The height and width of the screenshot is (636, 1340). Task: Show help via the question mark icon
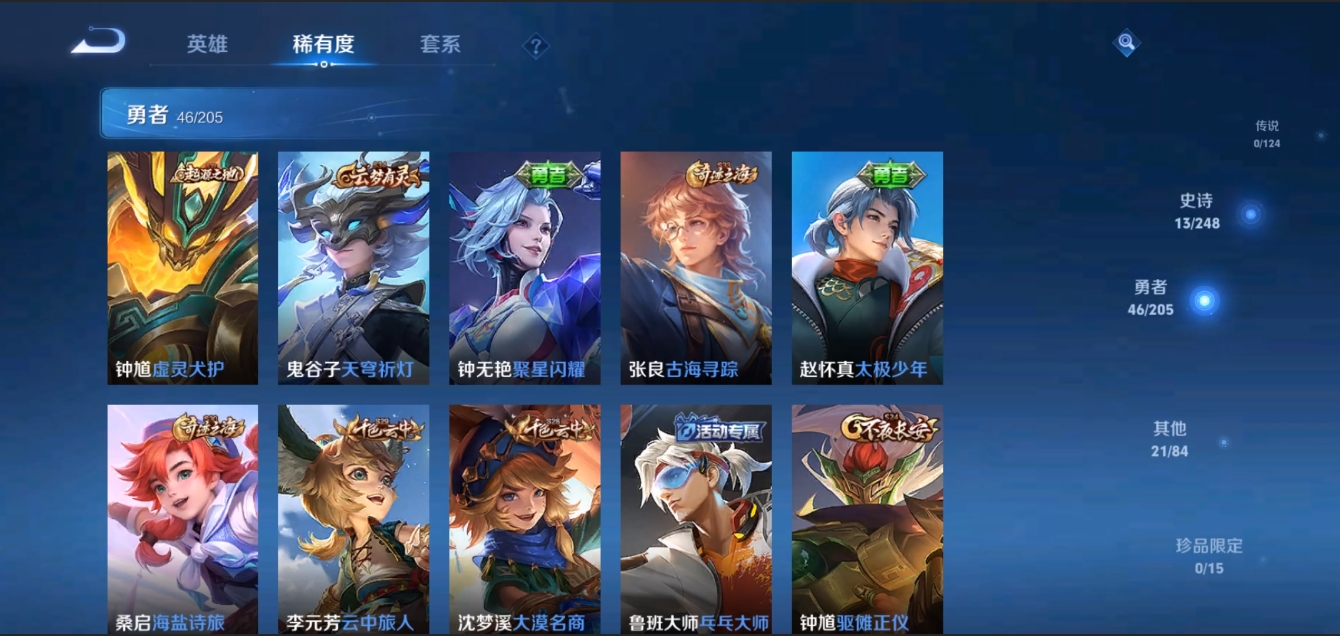point(536,45)
